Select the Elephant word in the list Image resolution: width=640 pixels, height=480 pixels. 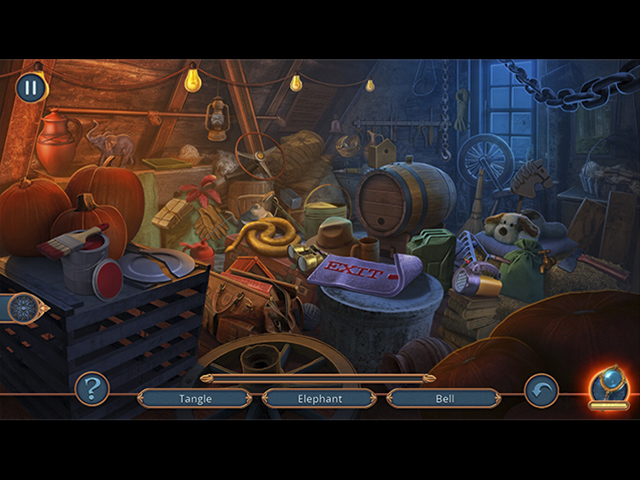pyautogui.click(x=320, y=398)
